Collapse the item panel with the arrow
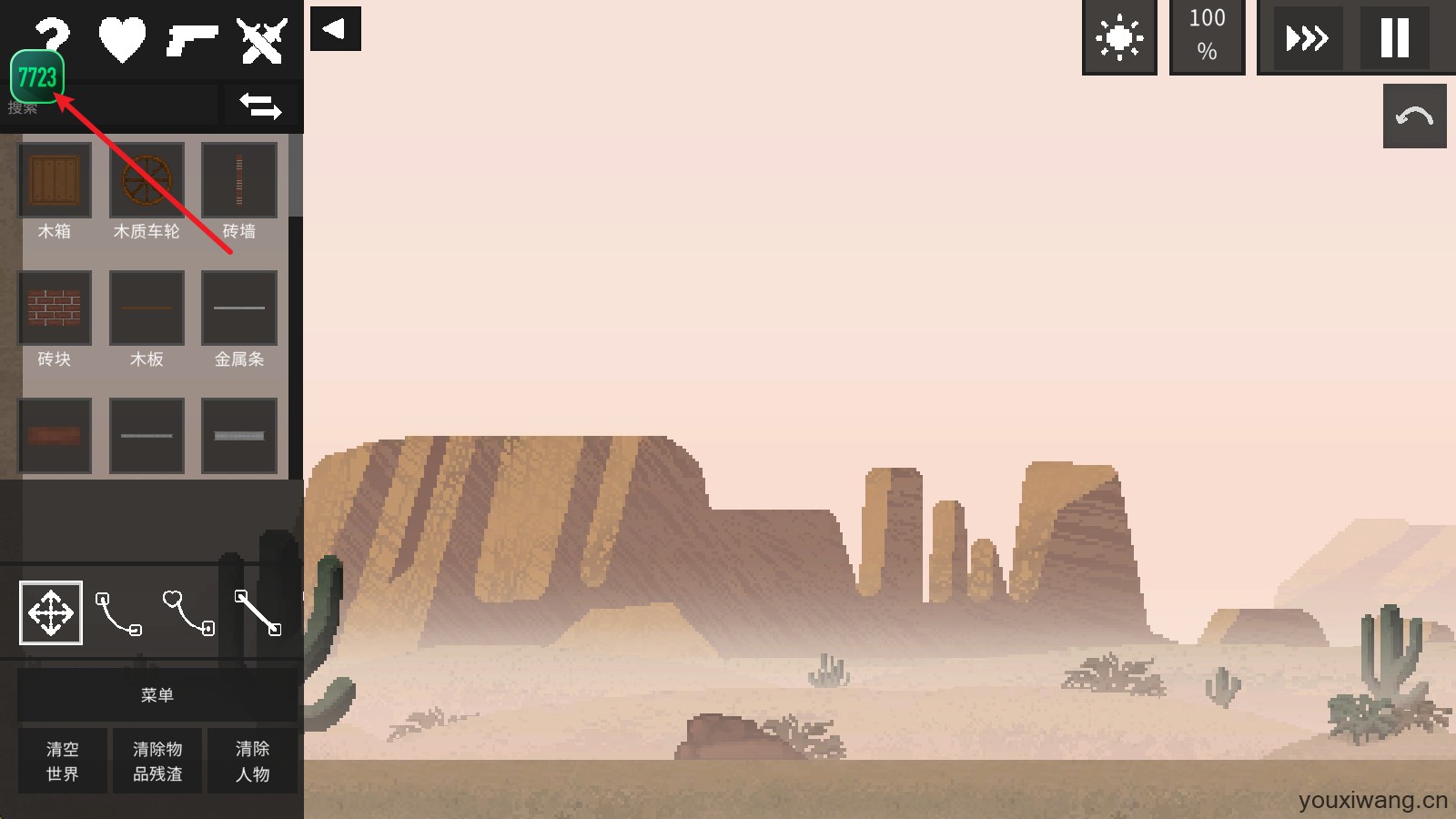Screen dimensions: 1456x819 pyautogui.click(x=335, y=28)
